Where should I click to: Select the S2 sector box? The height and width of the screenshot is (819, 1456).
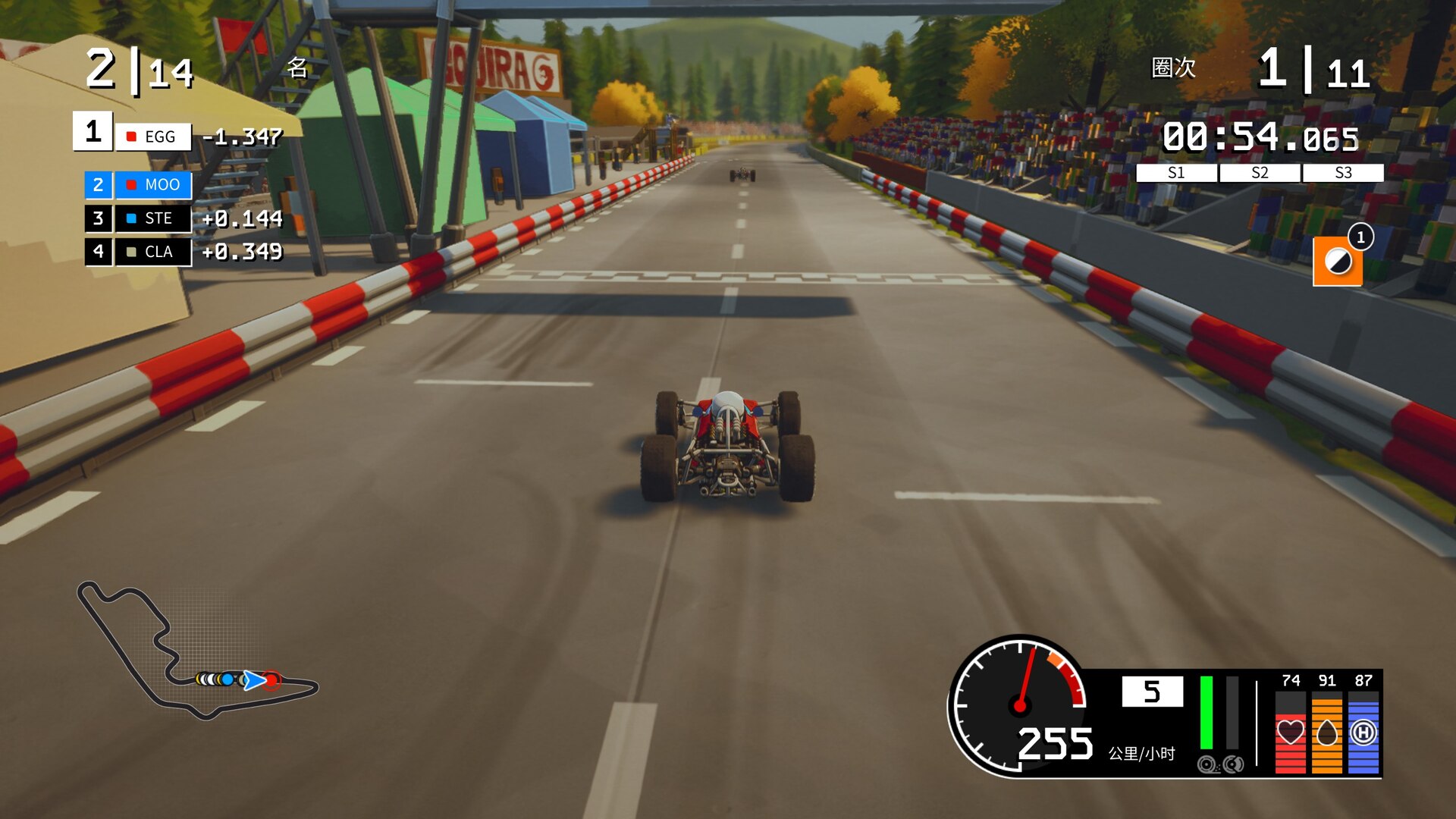point(1260,173)
